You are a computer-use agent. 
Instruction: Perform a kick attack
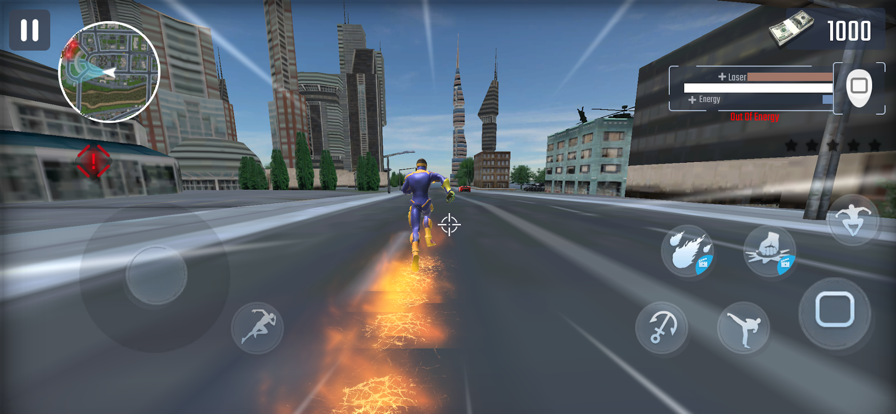point(743,328)
